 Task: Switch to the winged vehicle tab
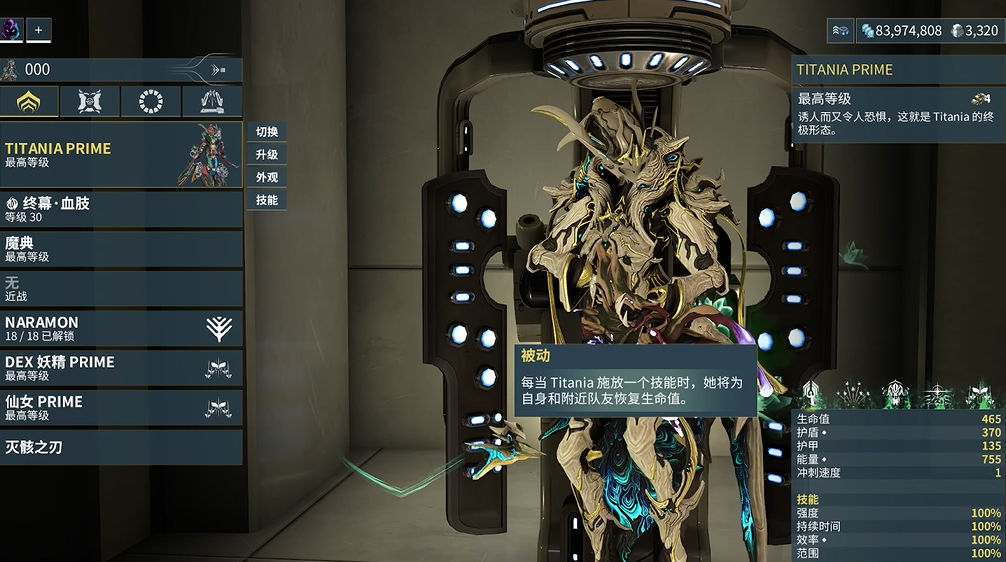212,101
